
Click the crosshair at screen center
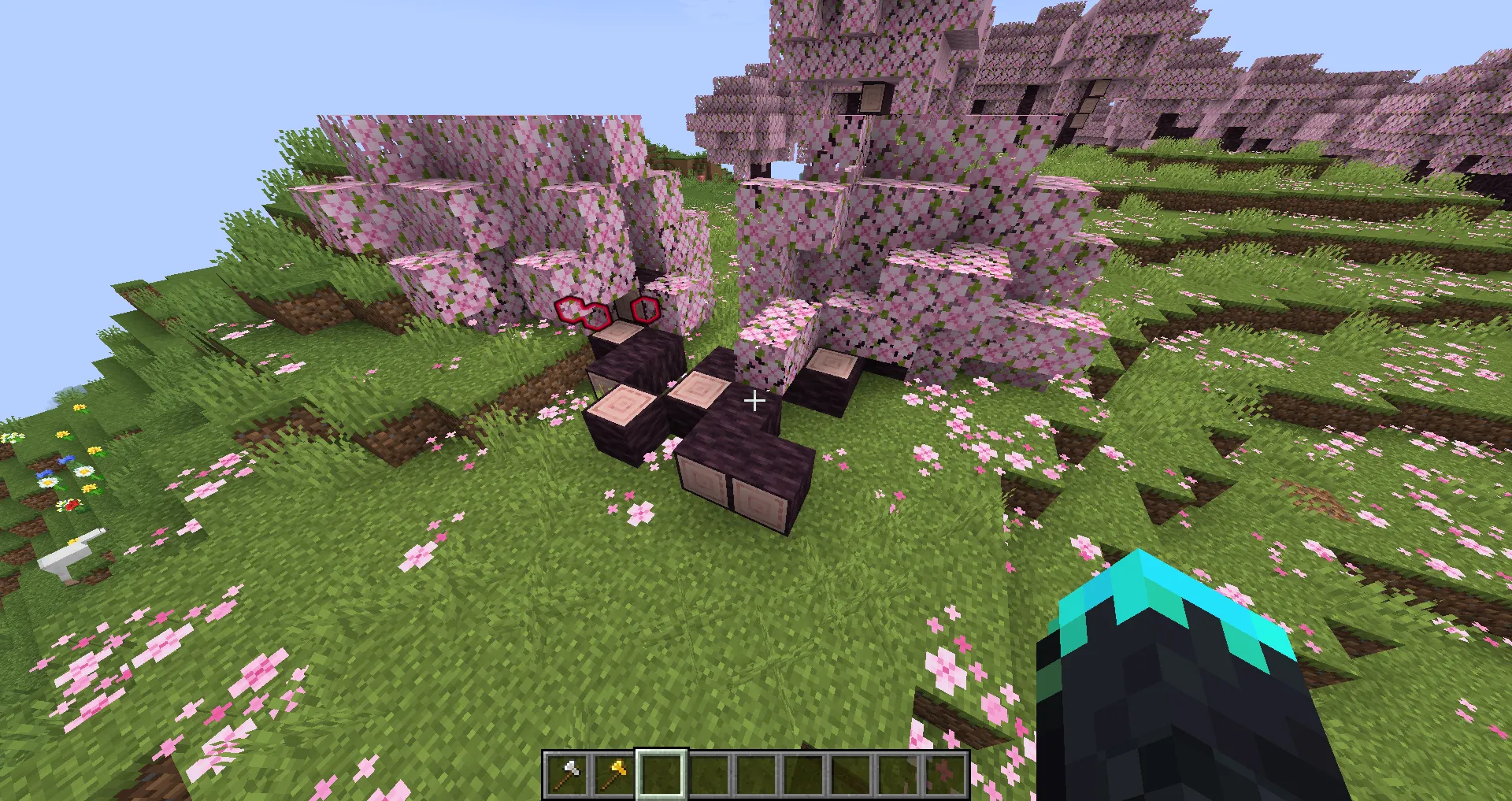(754, 400)
